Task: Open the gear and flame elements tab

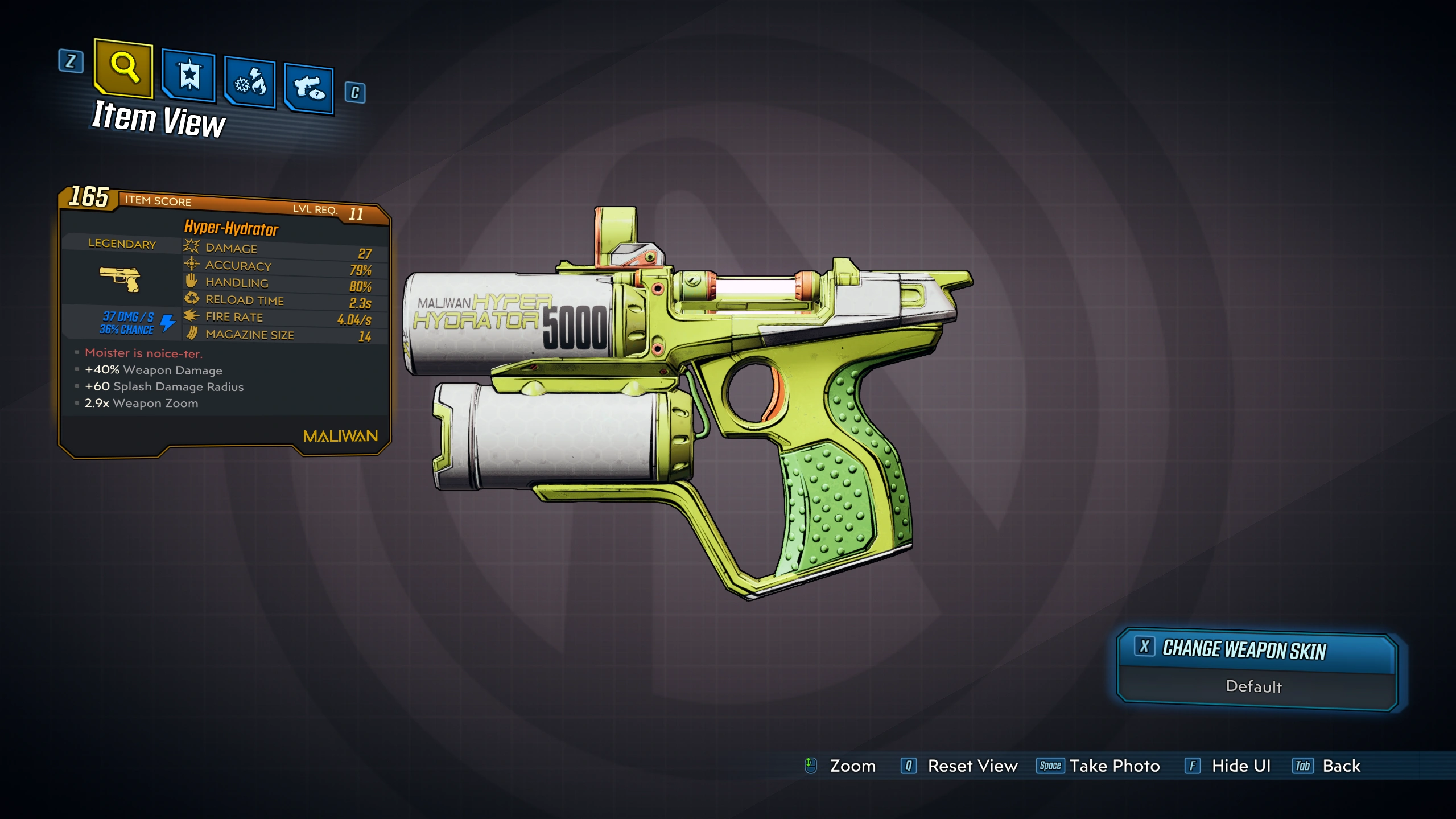Action: click(250, 83)
